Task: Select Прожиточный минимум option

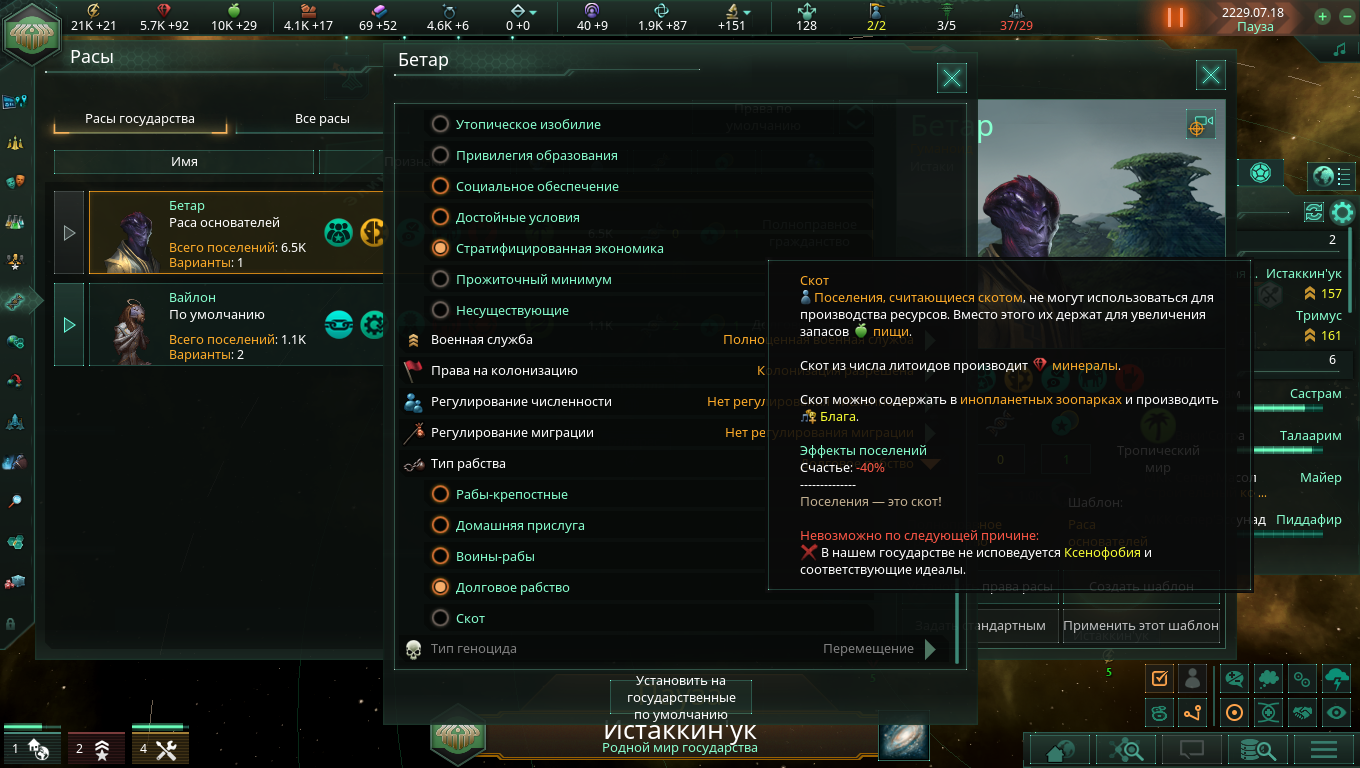Action: pos(440,280)
